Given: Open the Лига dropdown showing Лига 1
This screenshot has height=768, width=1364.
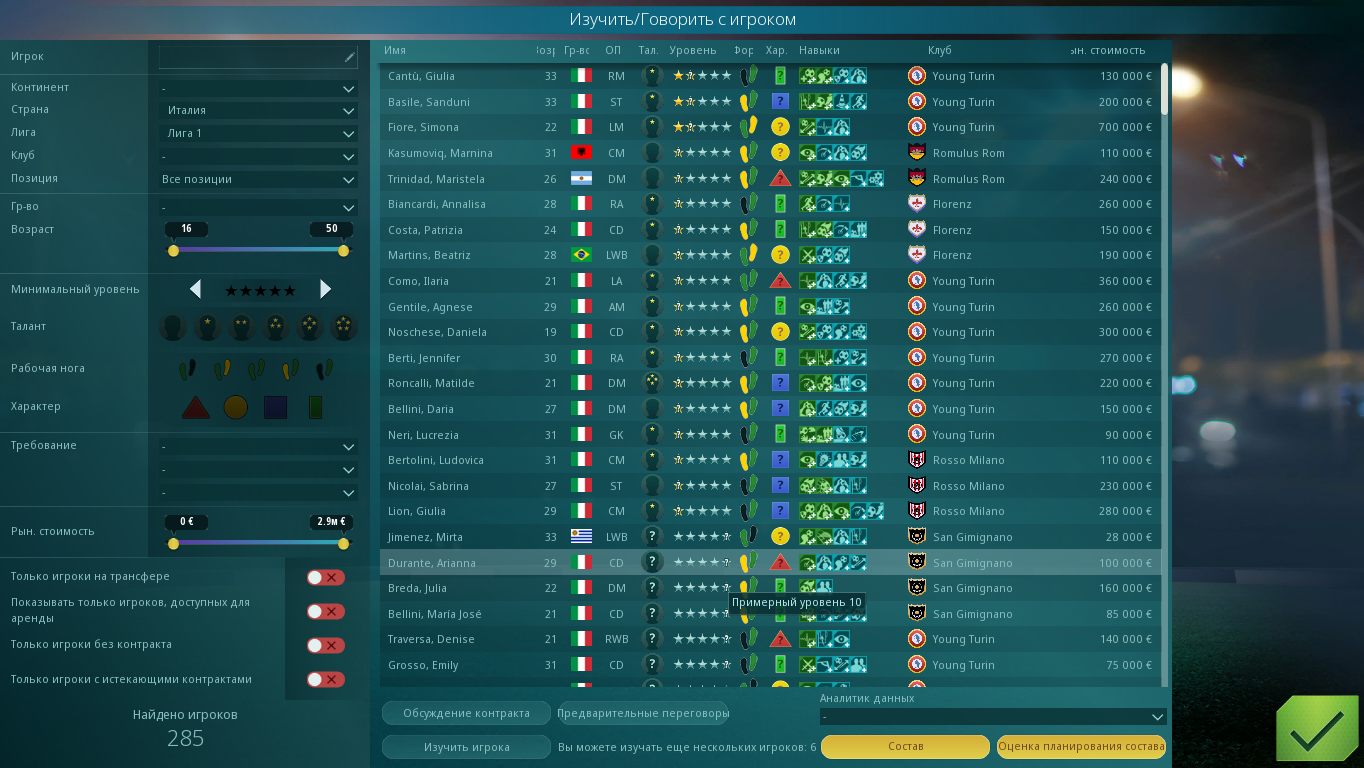Looking at the screenshot, I should [x=258, y=133].
